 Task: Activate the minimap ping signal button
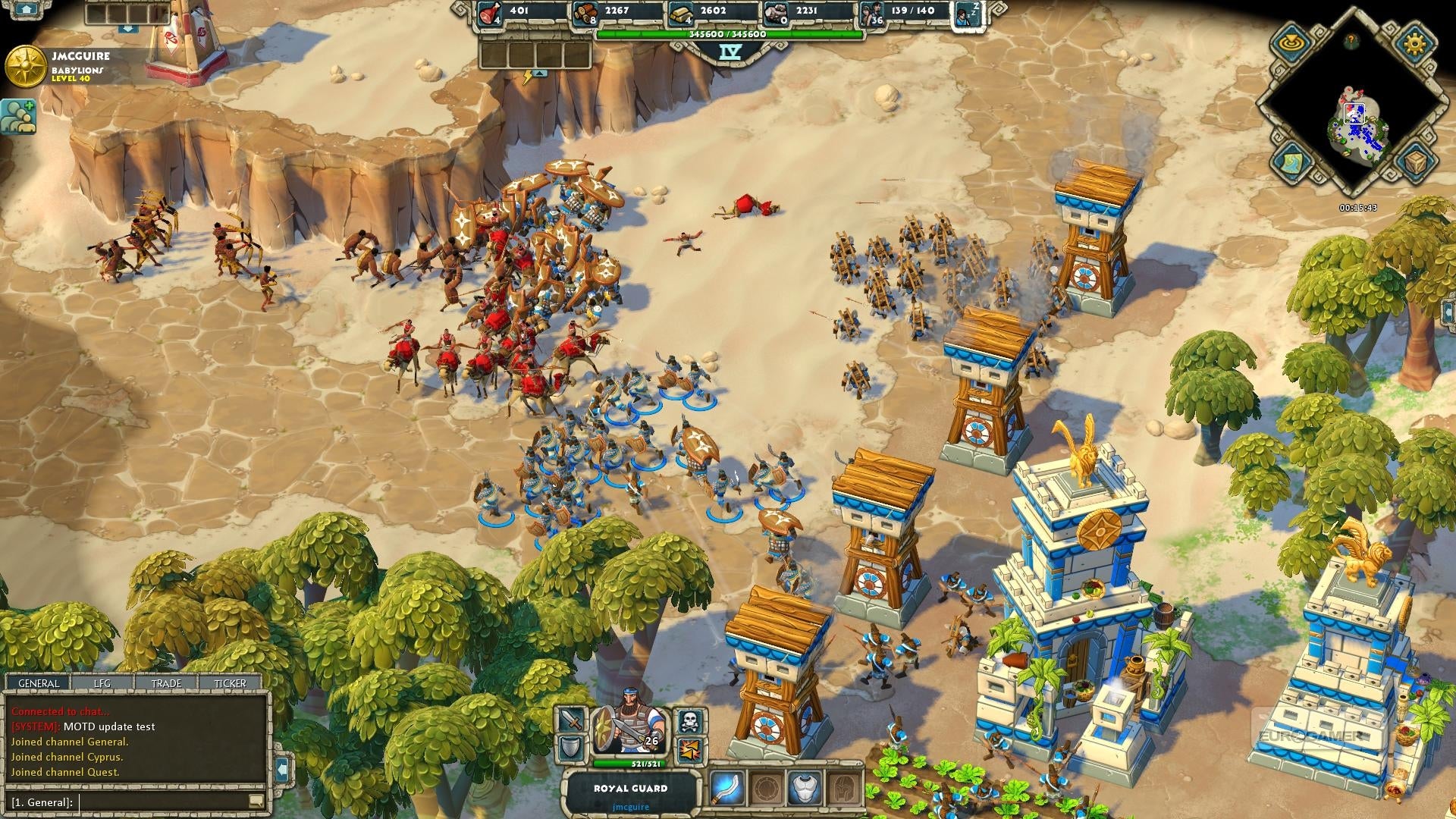pos(1292,43)
